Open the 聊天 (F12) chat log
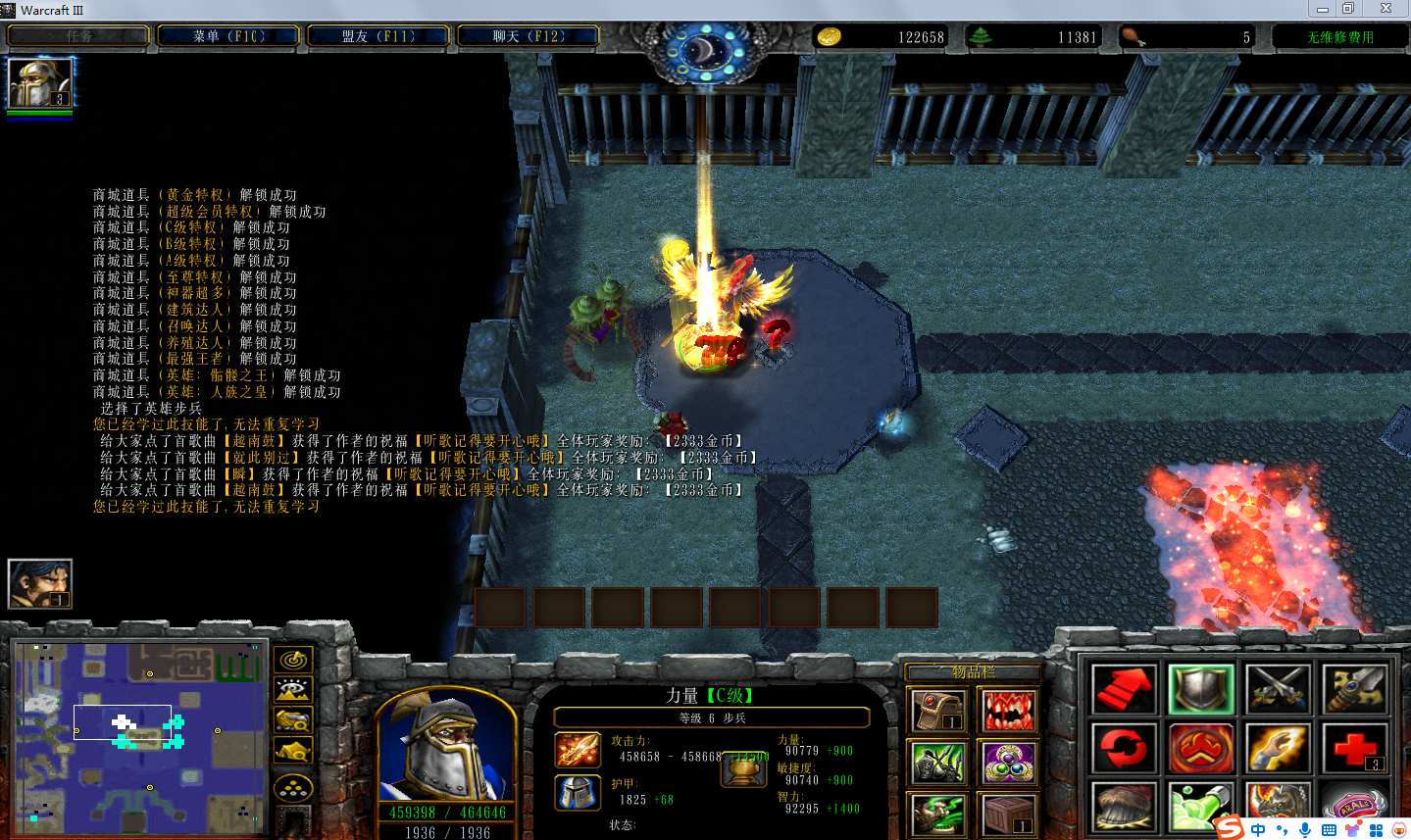Viewport: 1411px width, 840px height. (528, 36)
